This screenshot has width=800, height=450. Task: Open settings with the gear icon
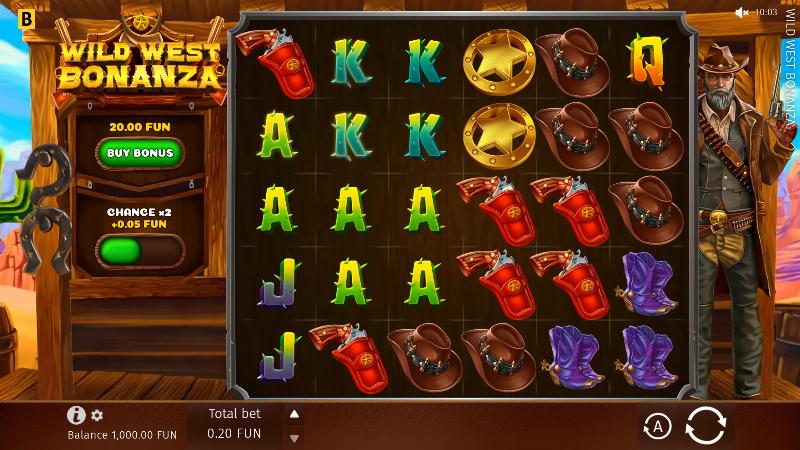click(97, 415)
